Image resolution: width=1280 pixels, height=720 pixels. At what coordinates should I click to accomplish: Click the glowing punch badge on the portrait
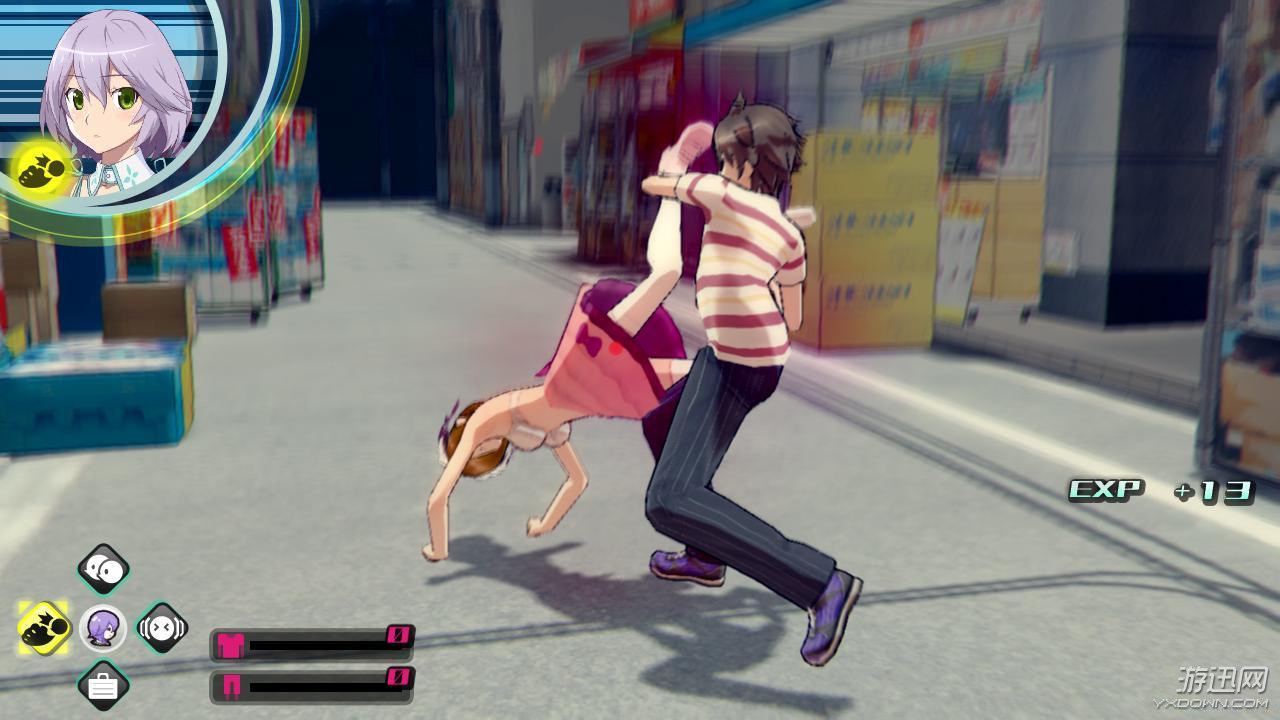(42, 166)
